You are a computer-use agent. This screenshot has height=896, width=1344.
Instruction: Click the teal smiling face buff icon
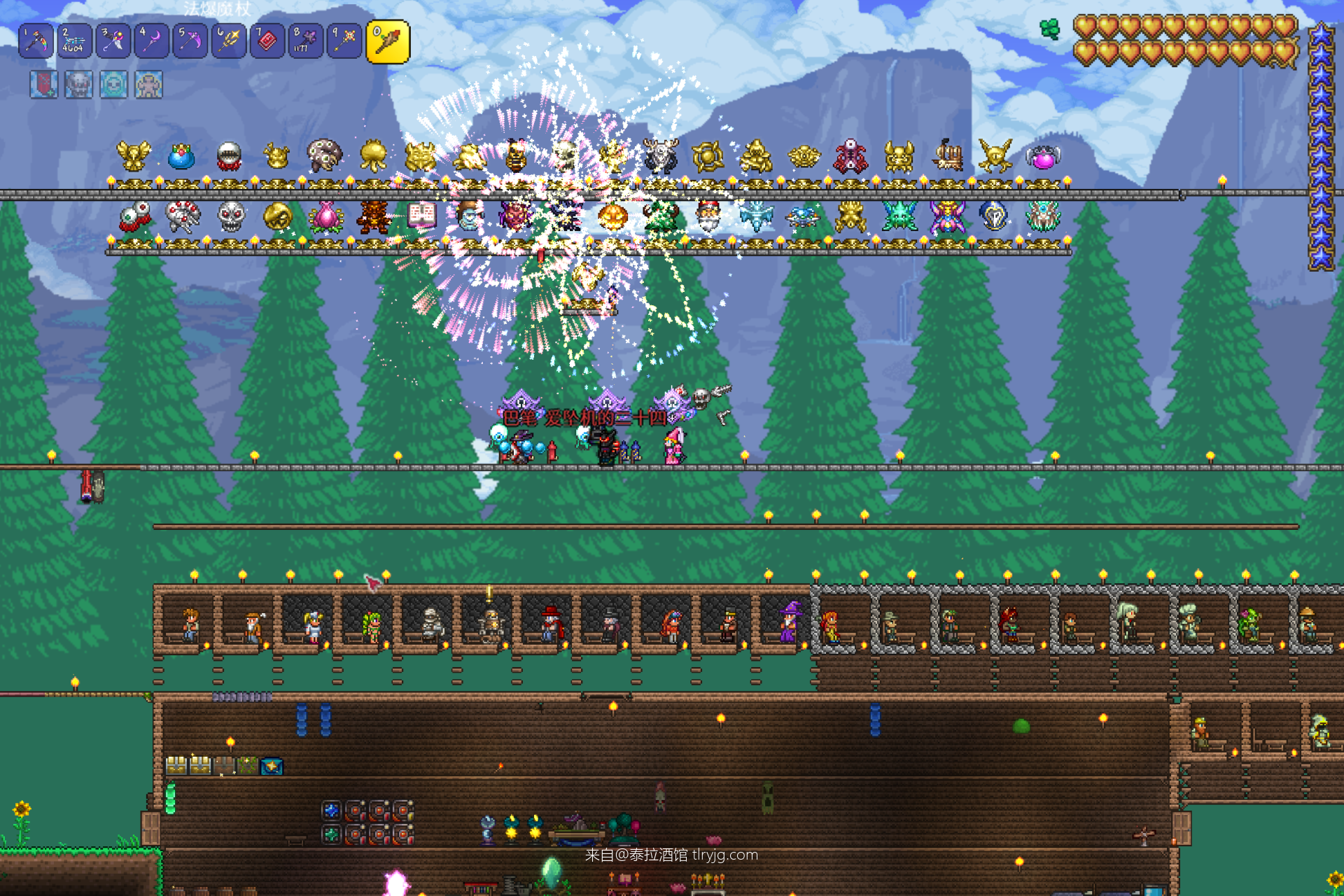tap(113, 85)
